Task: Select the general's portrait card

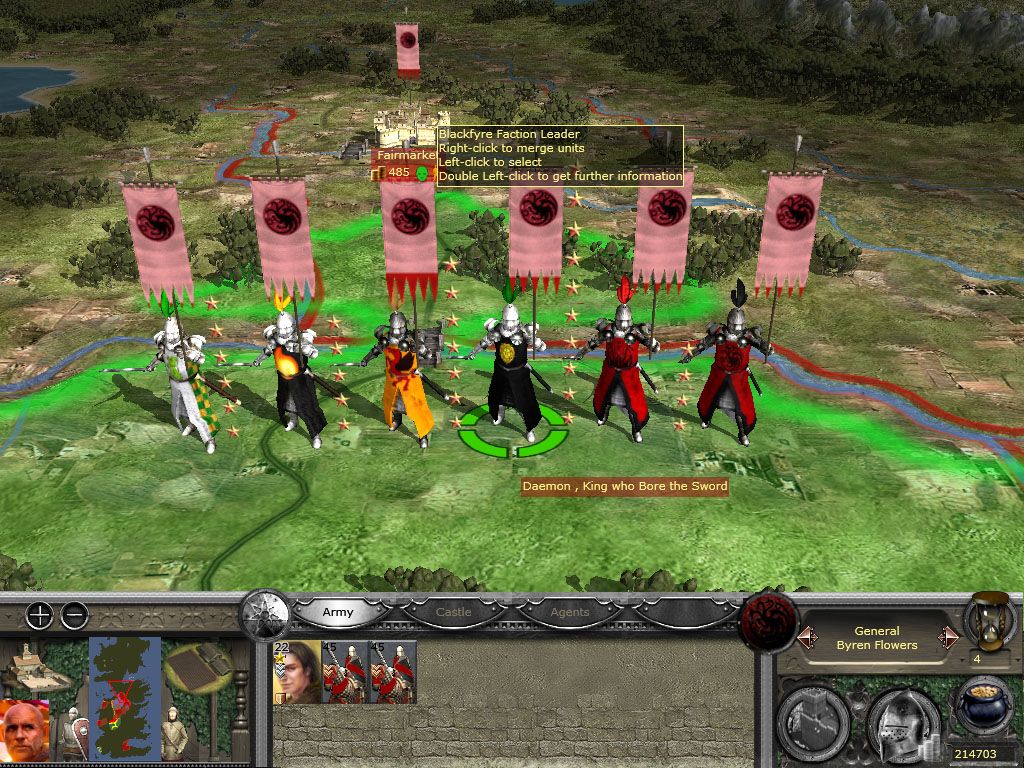Action: [298, 672]
